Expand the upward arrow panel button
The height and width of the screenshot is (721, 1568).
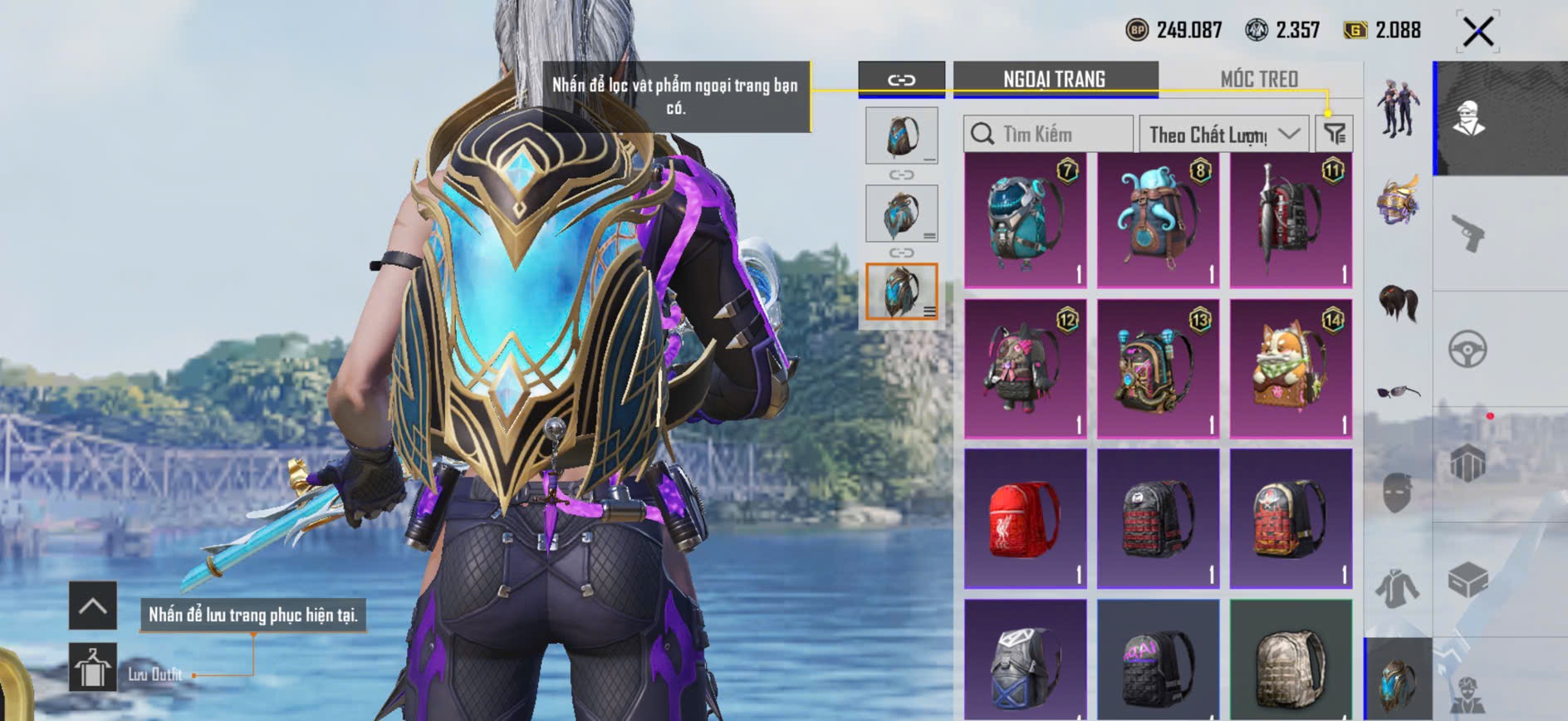(92, 606)
